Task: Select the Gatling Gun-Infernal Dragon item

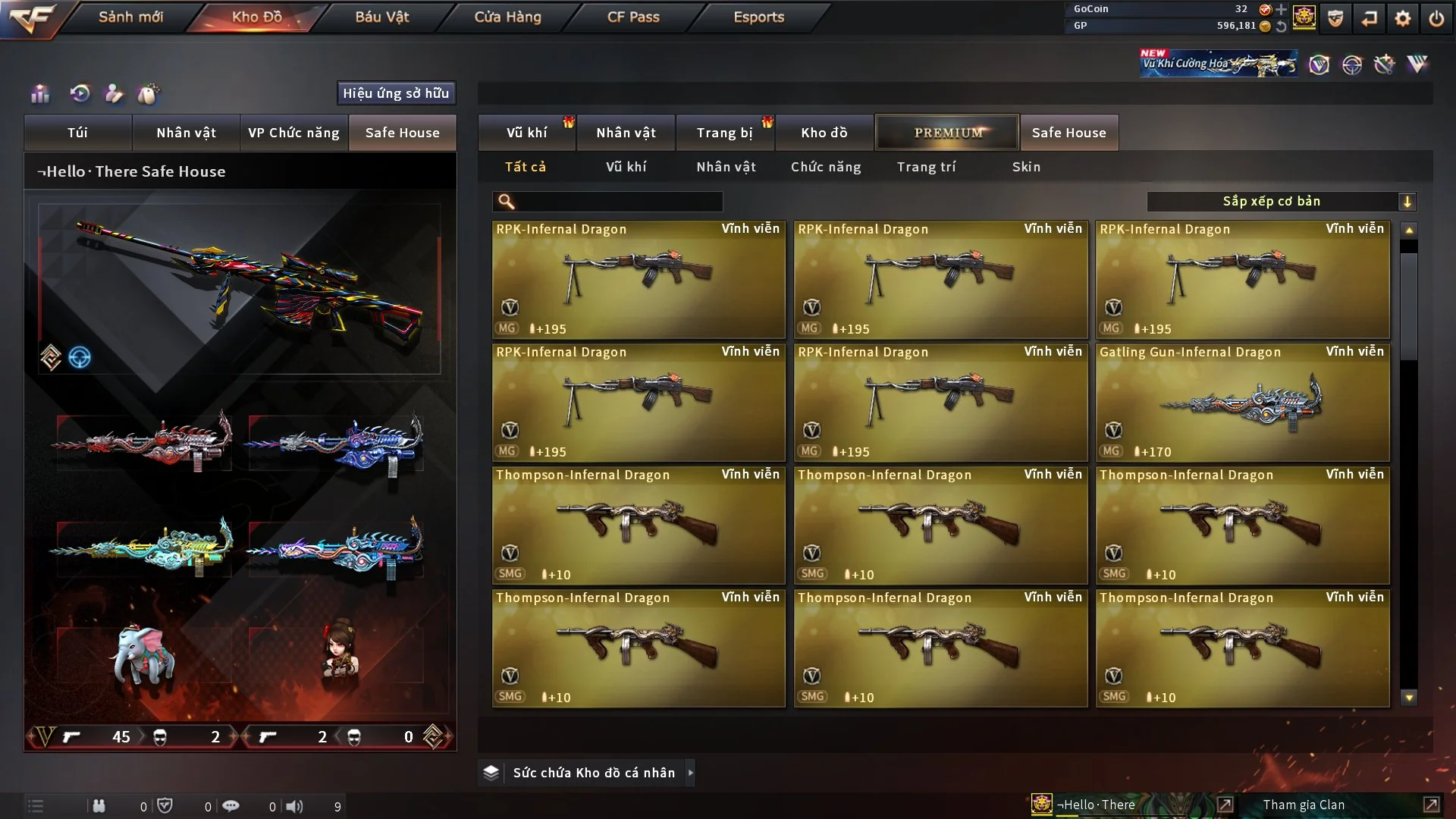Action: point(1242,403)
